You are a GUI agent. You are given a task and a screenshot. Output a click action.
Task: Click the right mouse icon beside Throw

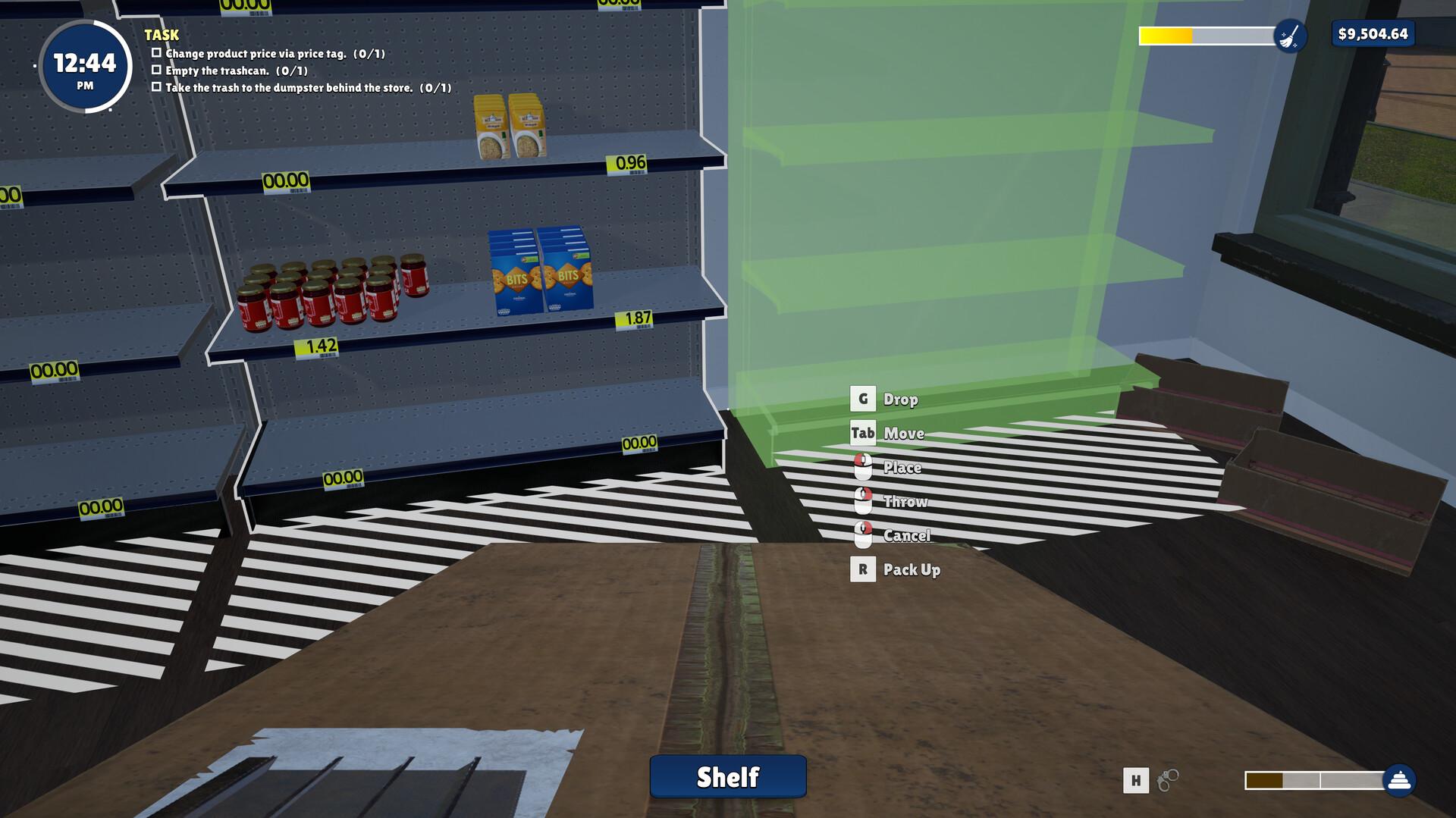pos(862,501)
